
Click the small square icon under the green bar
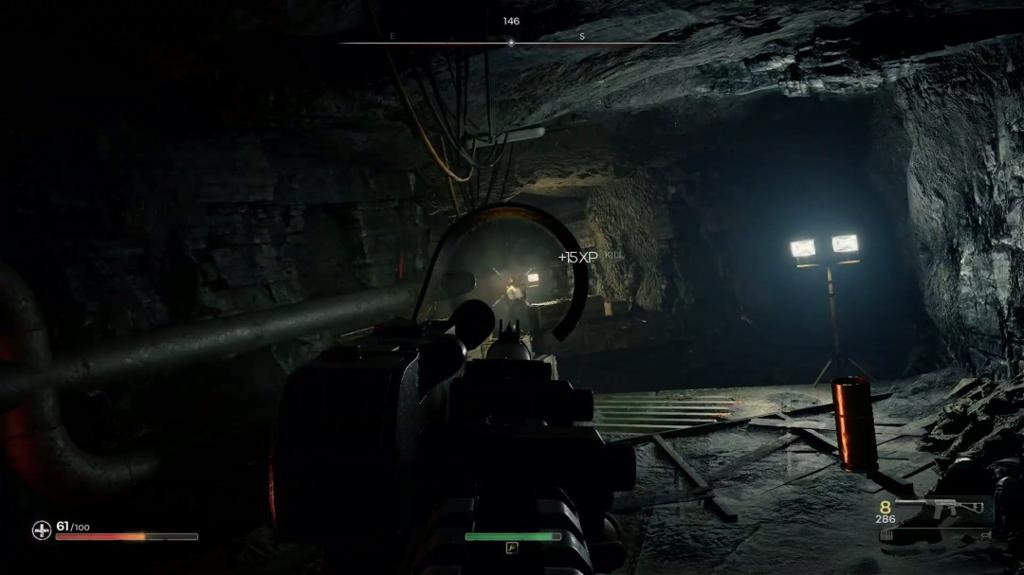pyautogui.click(x=512, y=548)
